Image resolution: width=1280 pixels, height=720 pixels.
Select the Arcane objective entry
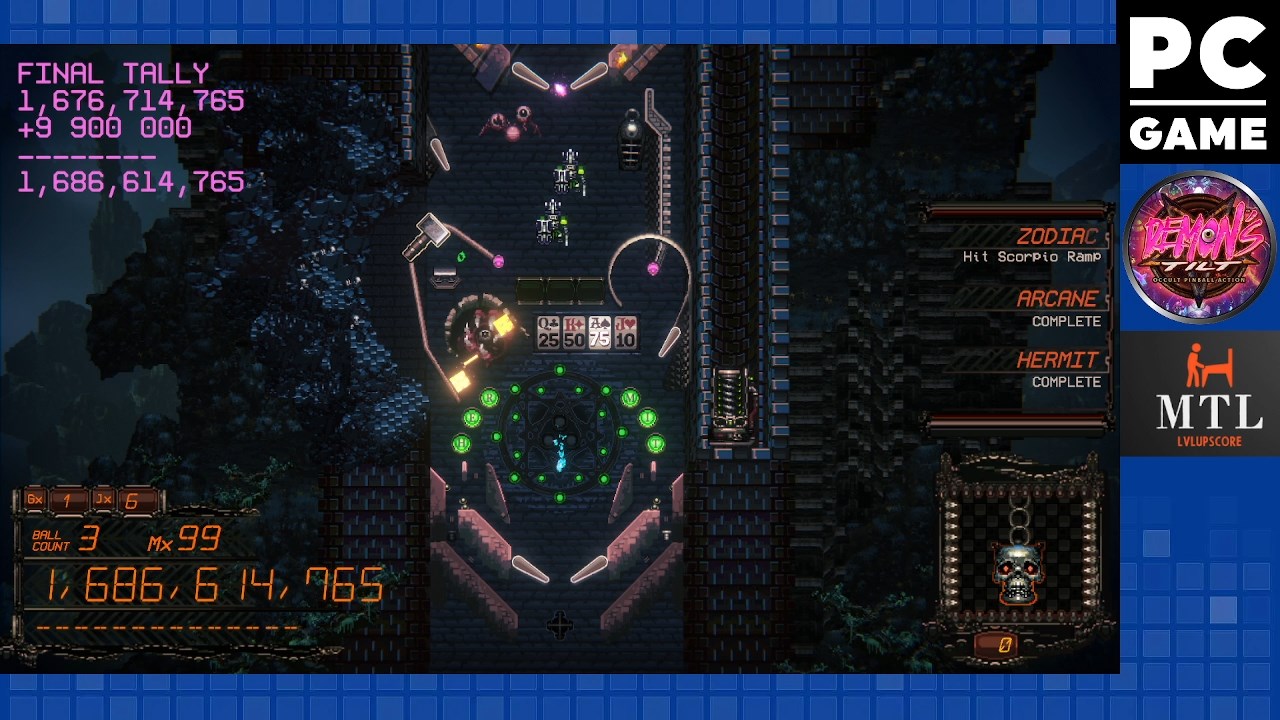pos(1030,308)
